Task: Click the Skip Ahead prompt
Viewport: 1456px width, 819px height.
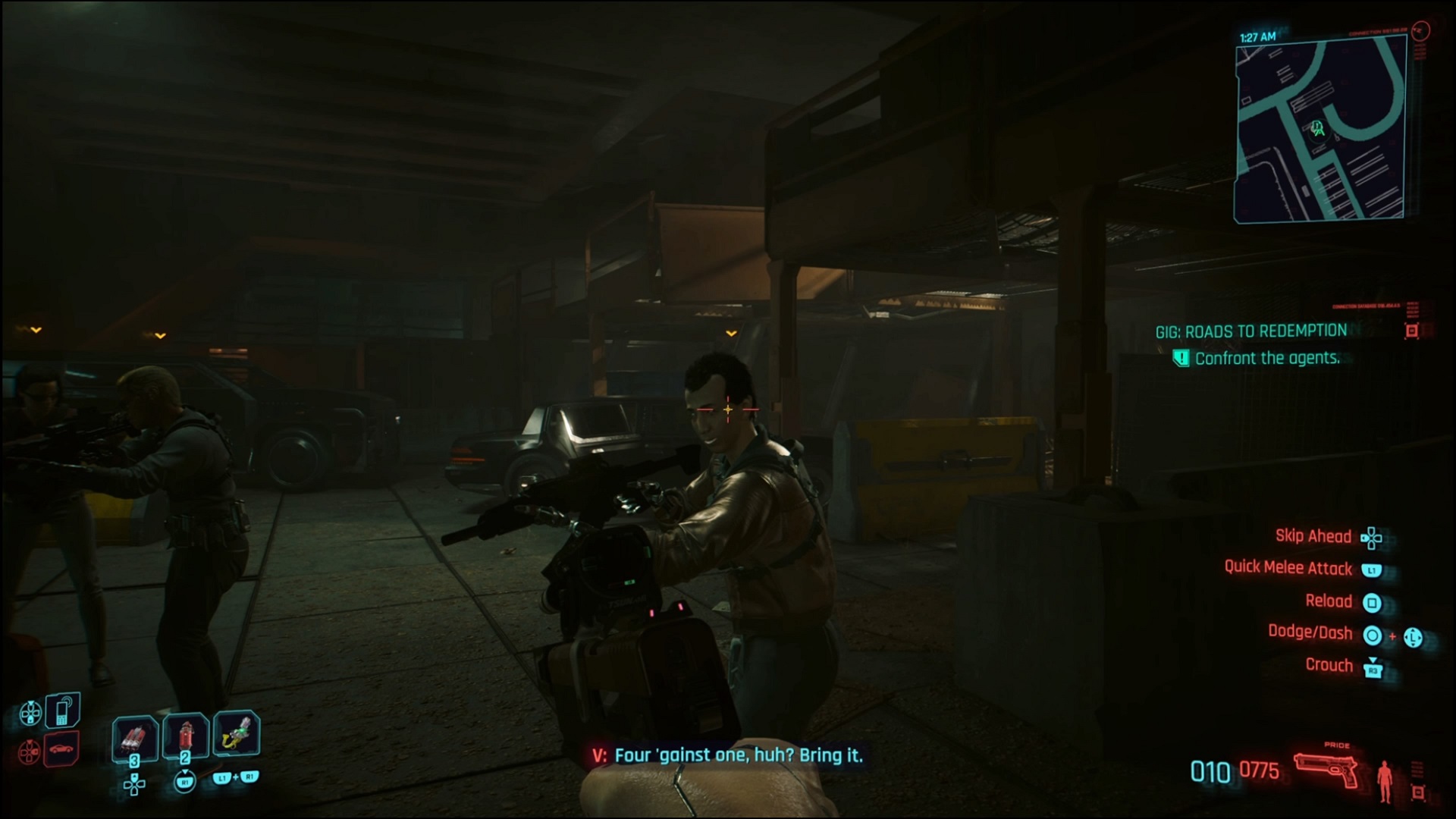Action: [x=1313, y=537]
